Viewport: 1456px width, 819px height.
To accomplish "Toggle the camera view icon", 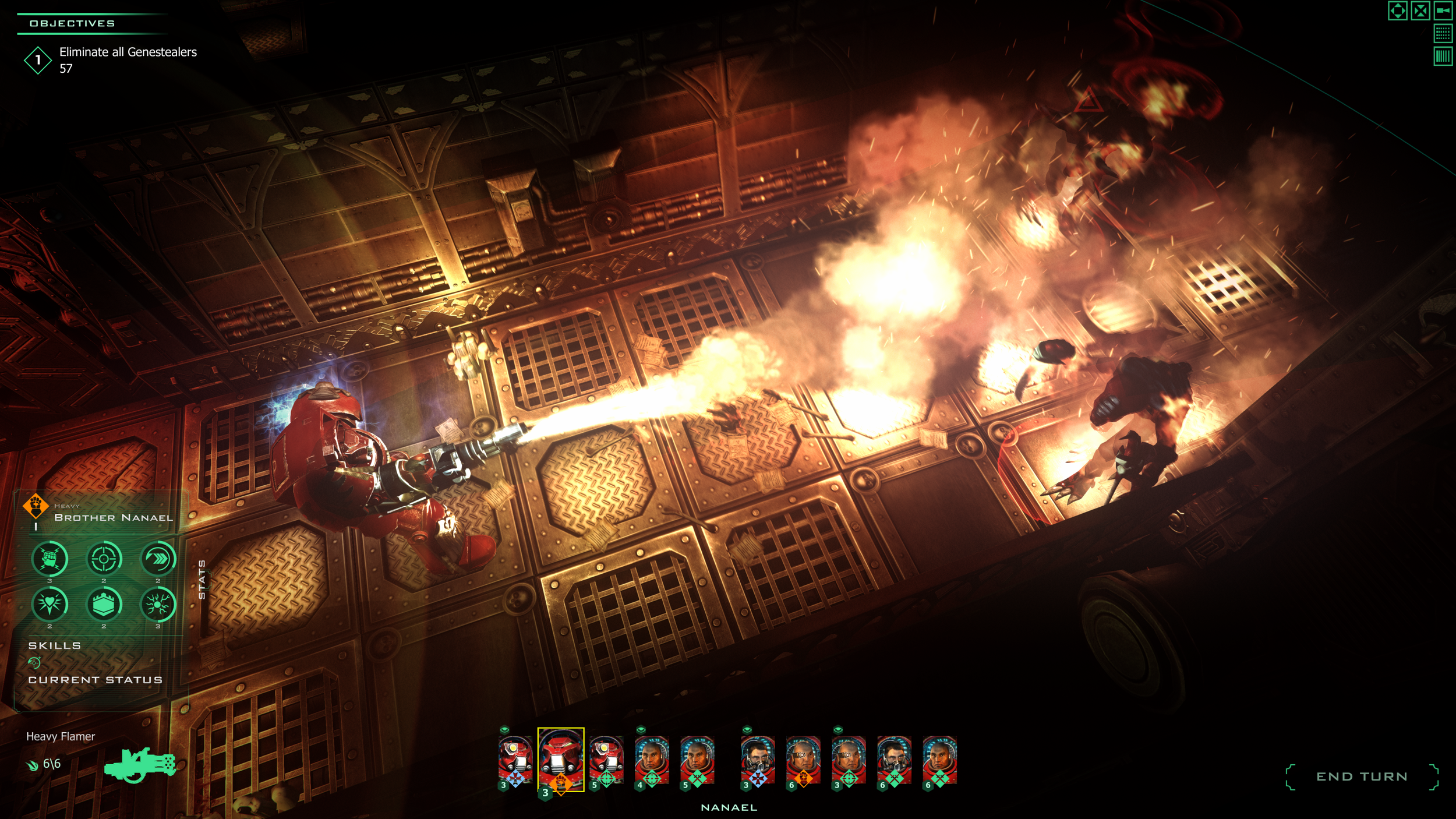I will [1443, 10].
